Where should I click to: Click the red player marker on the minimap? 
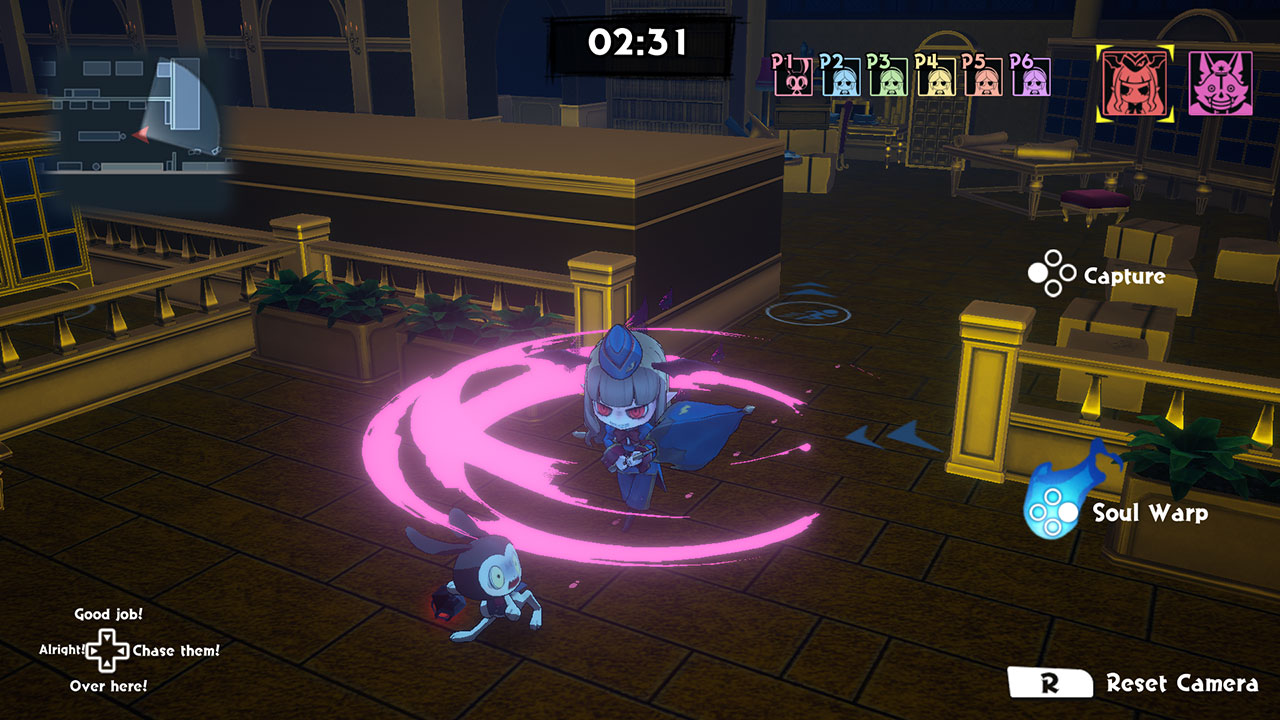click(x=144, y=136)
